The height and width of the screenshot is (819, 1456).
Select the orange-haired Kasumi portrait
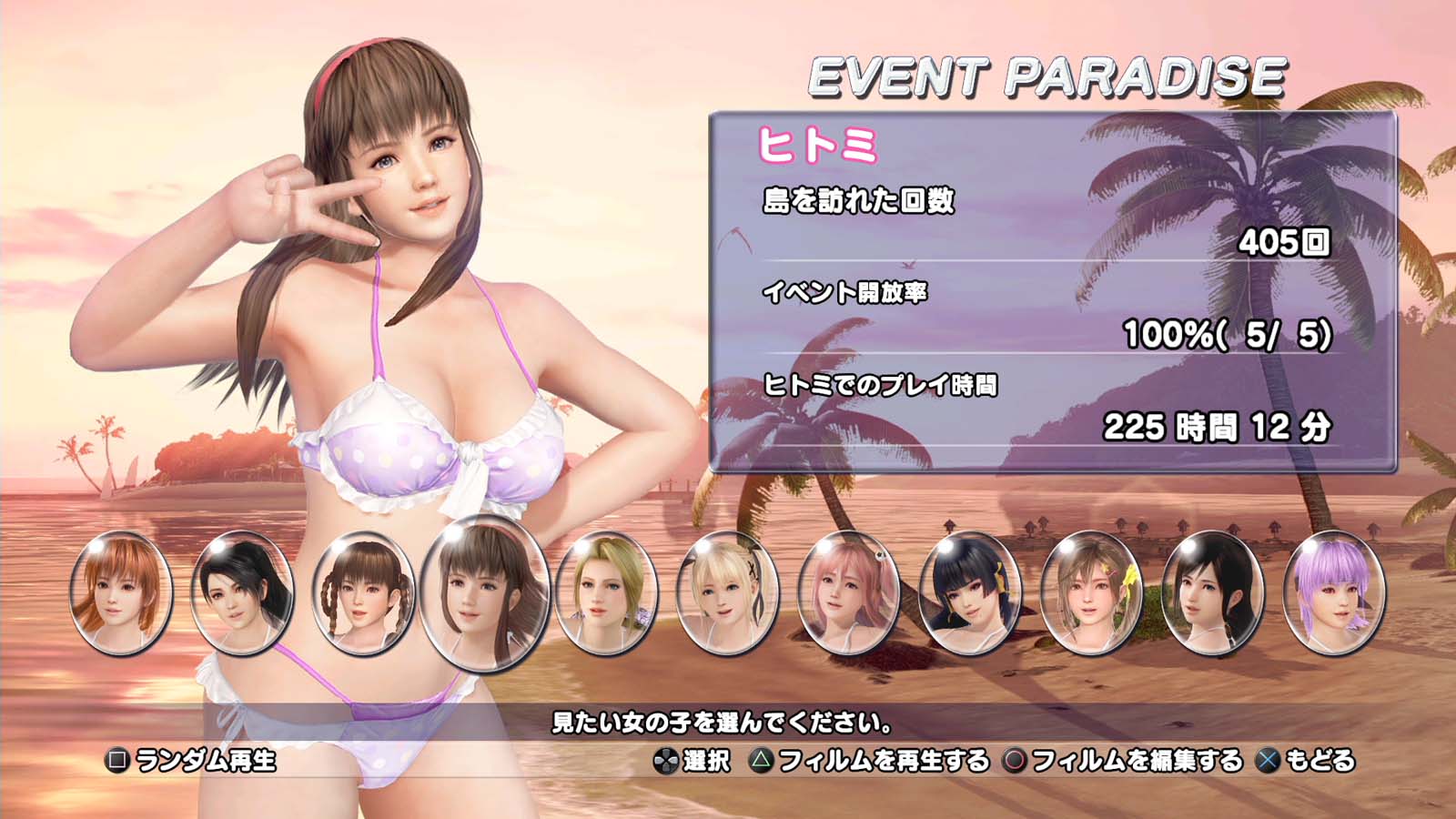[x=121, y=592]
